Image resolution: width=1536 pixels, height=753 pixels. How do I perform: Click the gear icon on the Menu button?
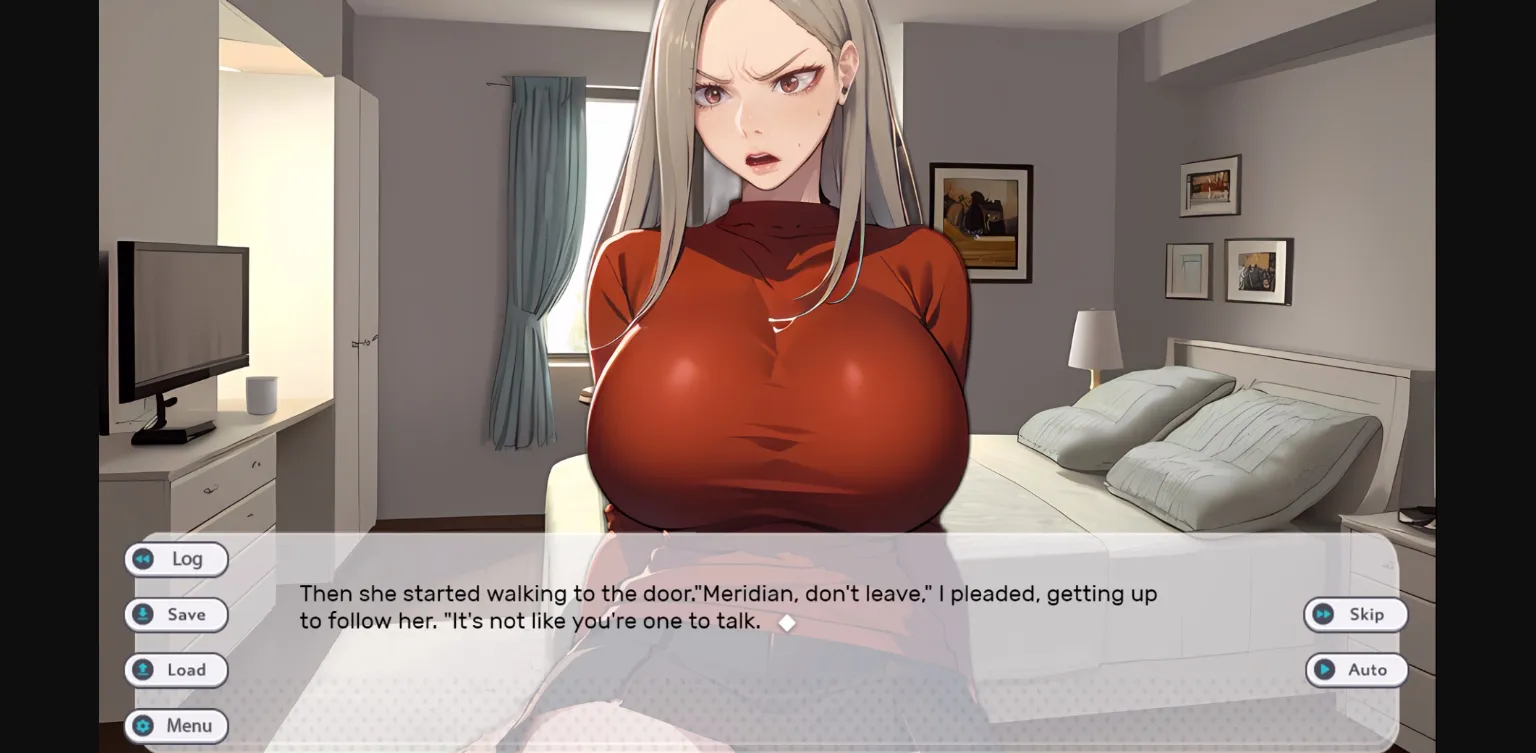pyautogui.click(x=145, y=725)
